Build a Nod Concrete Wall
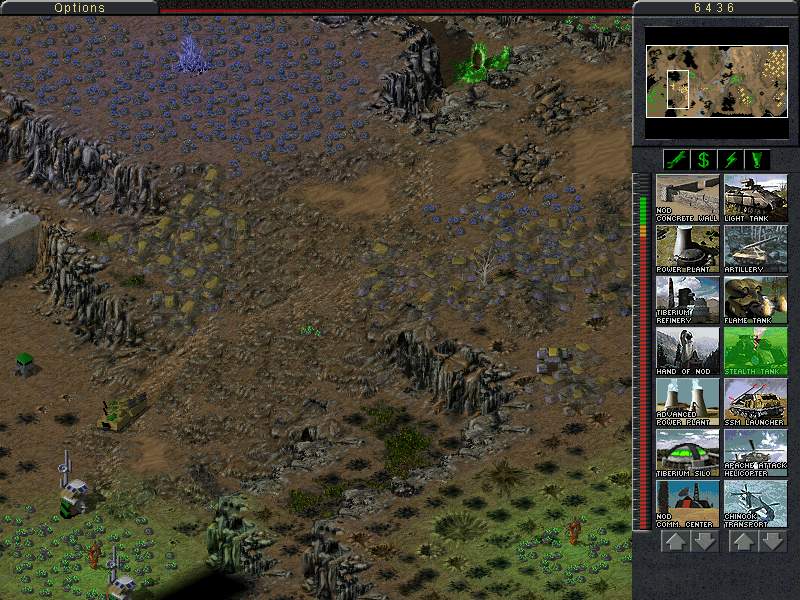Screen dimensions: 800x600 coord(687,197)
